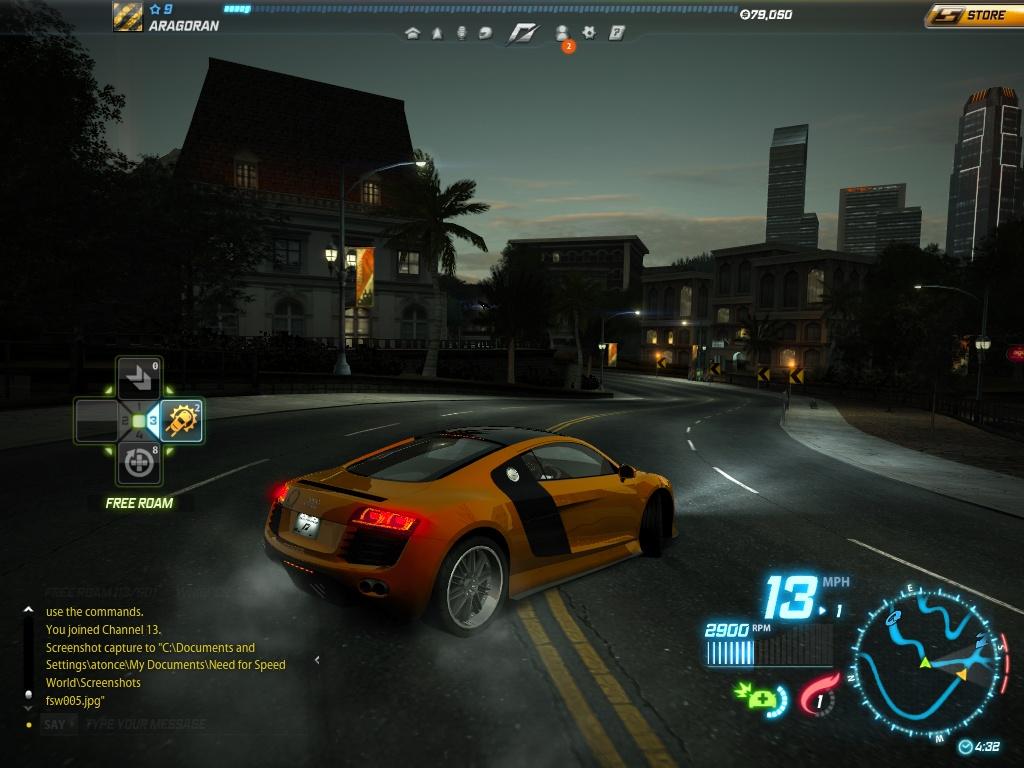Use the circular repair-cross powerup slot
The image size is (1024, 768).
(x=138, y=463)
